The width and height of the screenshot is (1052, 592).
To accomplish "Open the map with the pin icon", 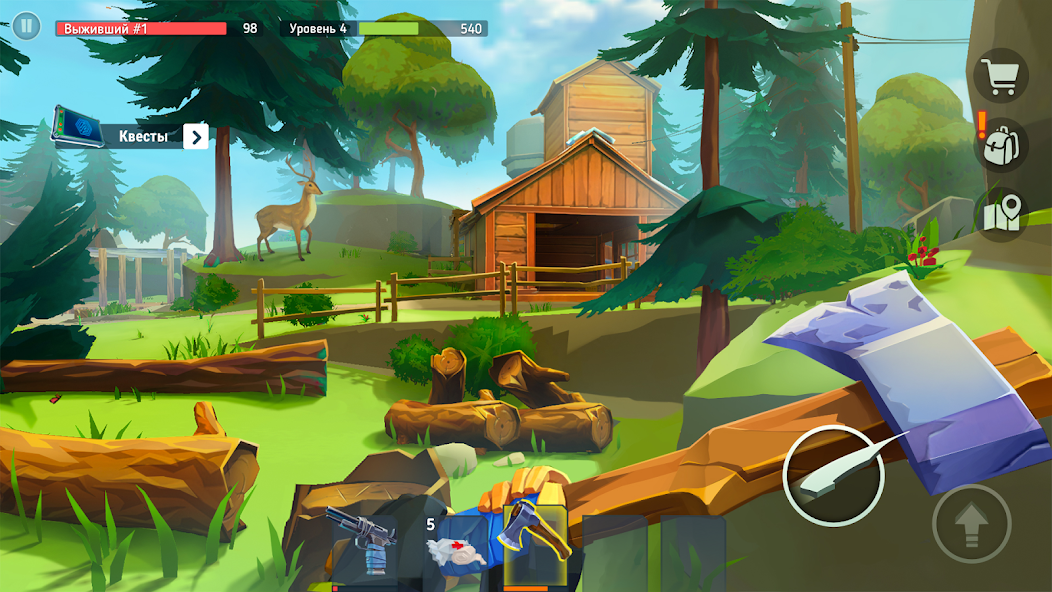I will click(x=1001, y=213).
